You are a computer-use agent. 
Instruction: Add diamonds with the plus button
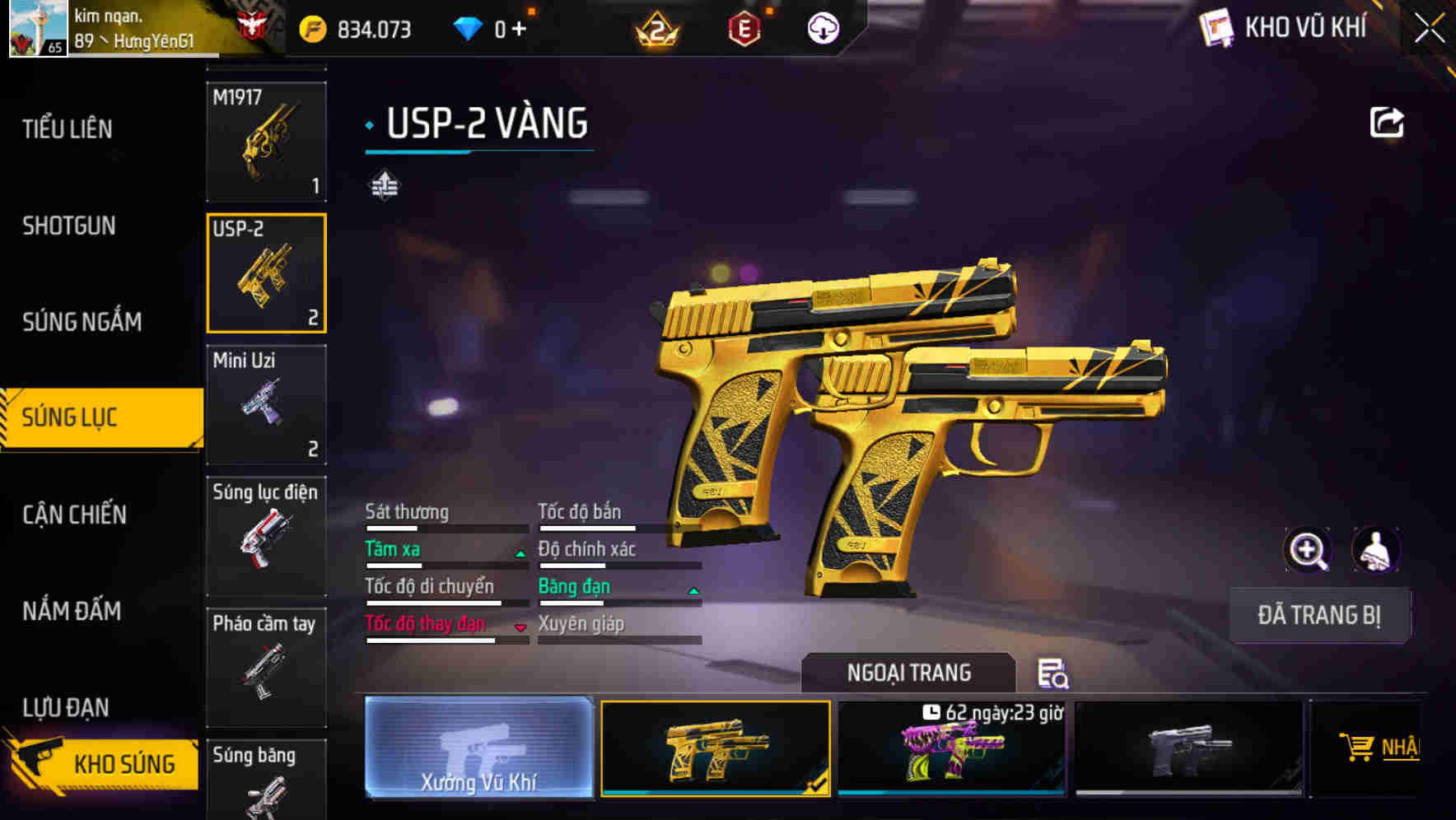pos(519,30)
